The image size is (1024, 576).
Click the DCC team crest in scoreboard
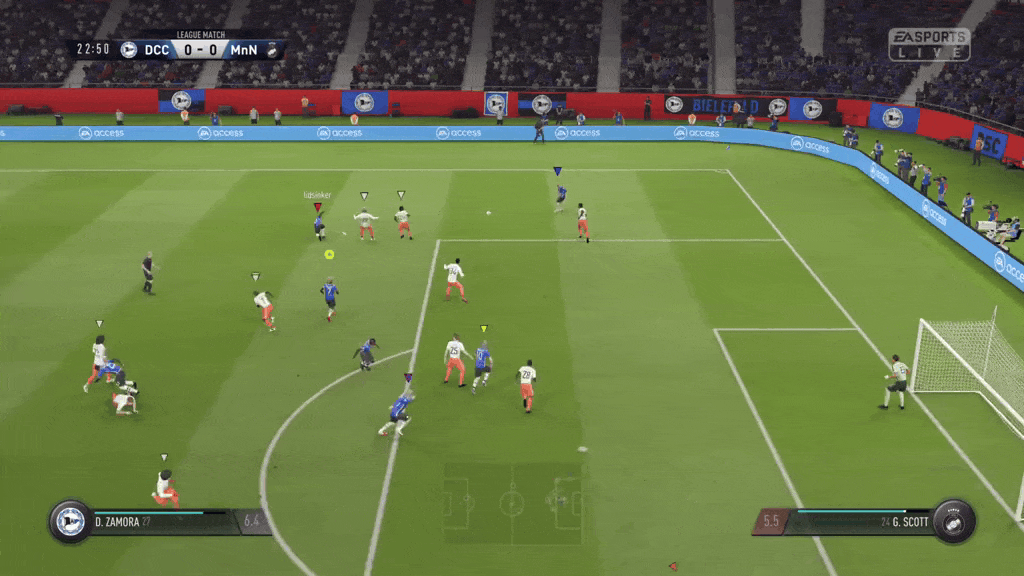click(128, 49)
